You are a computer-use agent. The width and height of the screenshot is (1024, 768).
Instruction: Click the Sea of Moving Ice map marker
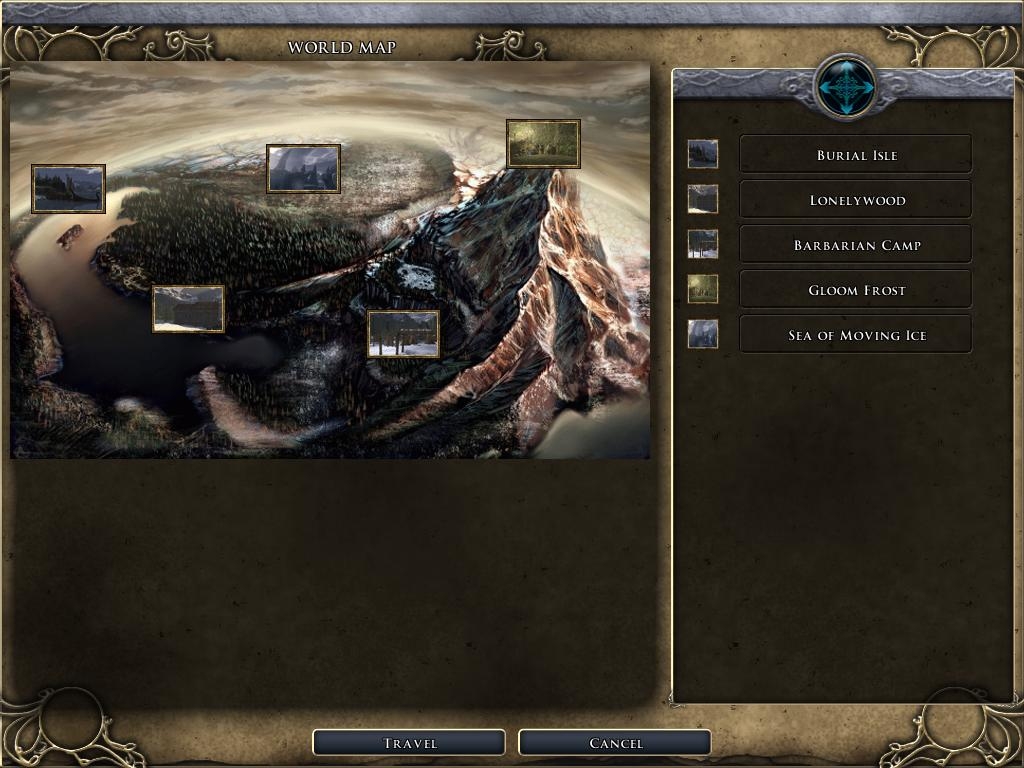point(303,168)
